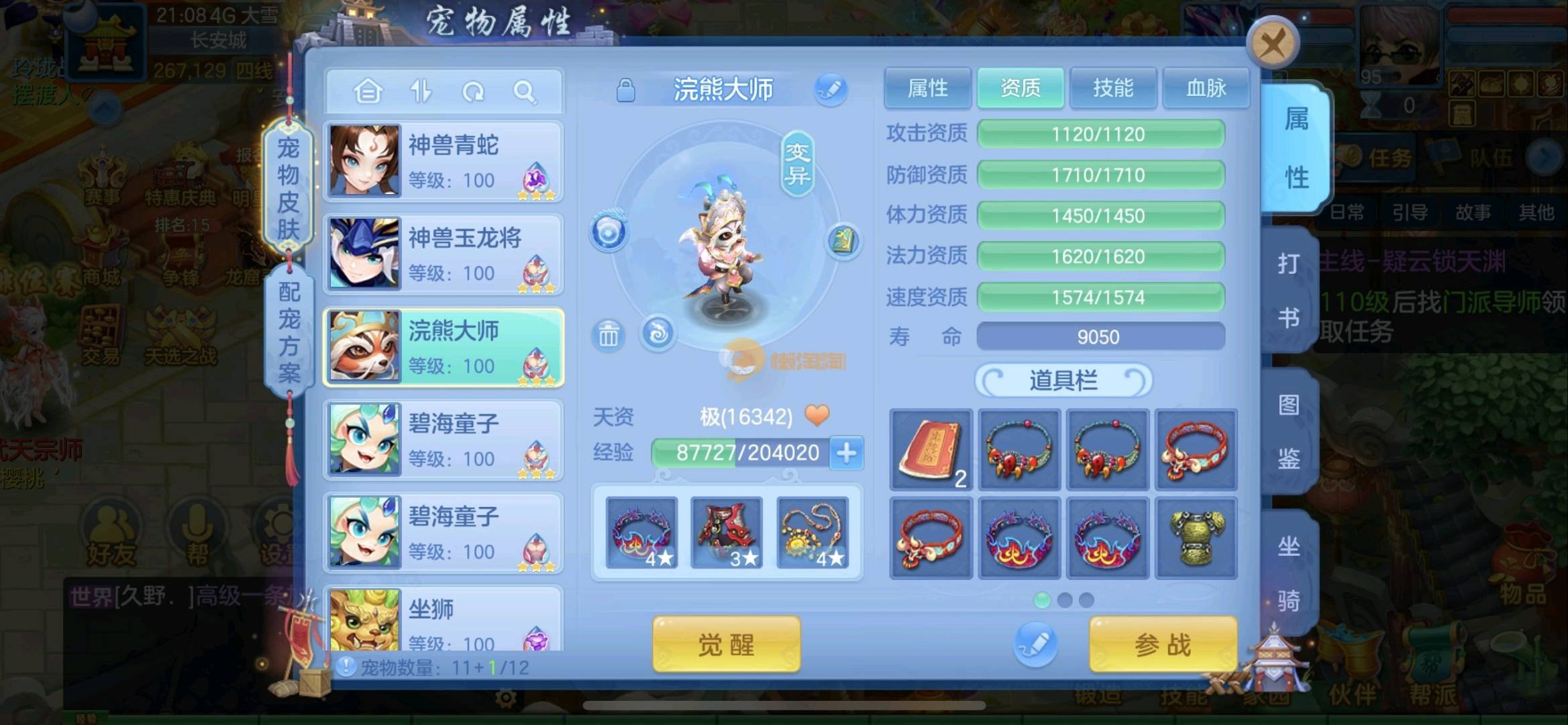Open the 宠物皮肤 pet skin side tab
Image resolution: width=1568 pixels, height=725 pixels.
pyautogui.click(x=289, y=188)
